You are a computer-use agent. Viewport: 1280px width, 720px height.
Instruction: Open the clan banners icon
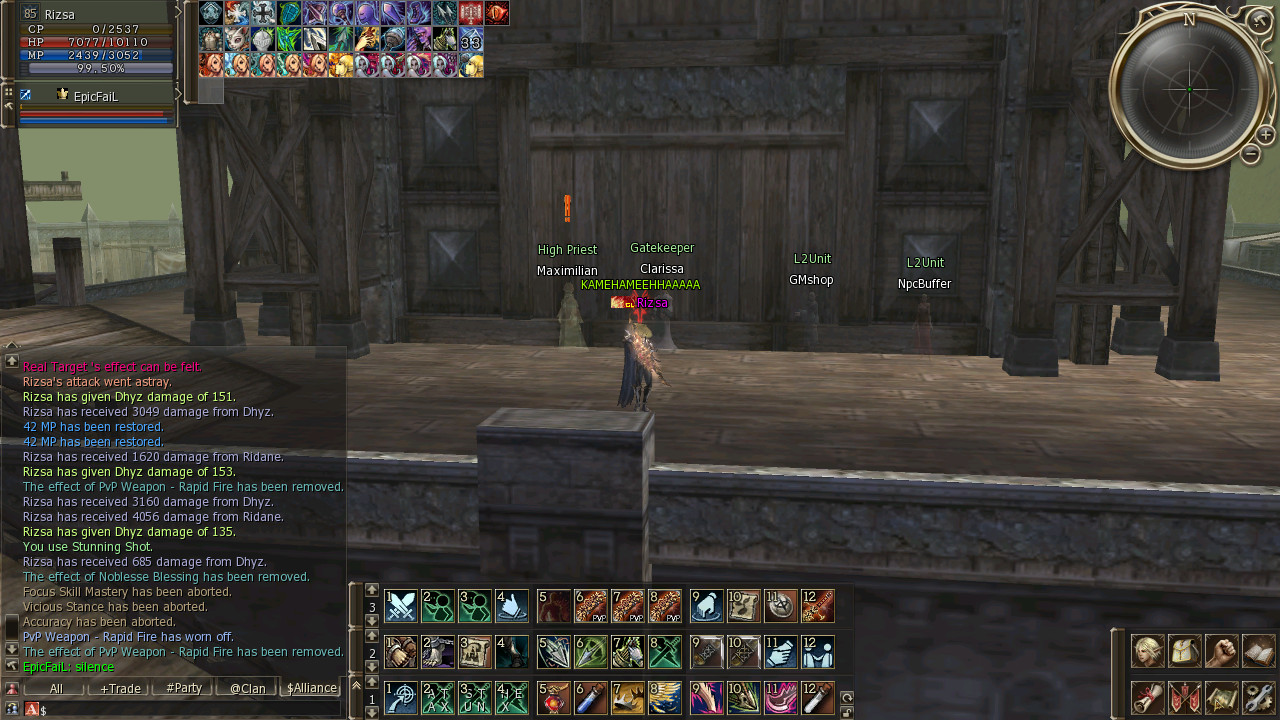click(x=1185, y=697)
